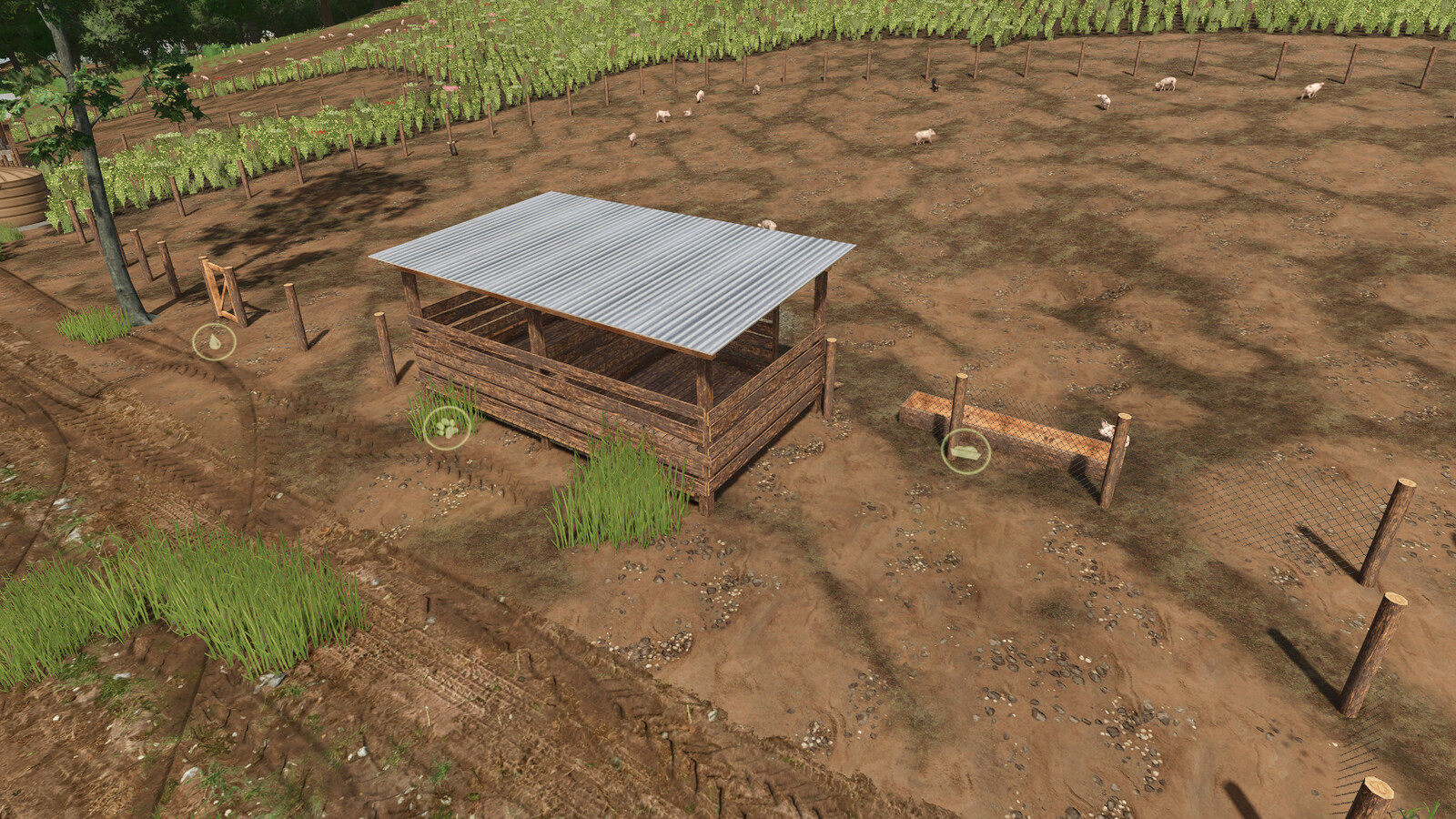Select the circled food paw icon near the shelter
The image size is (1456, 819).
(x=446, y=427)
